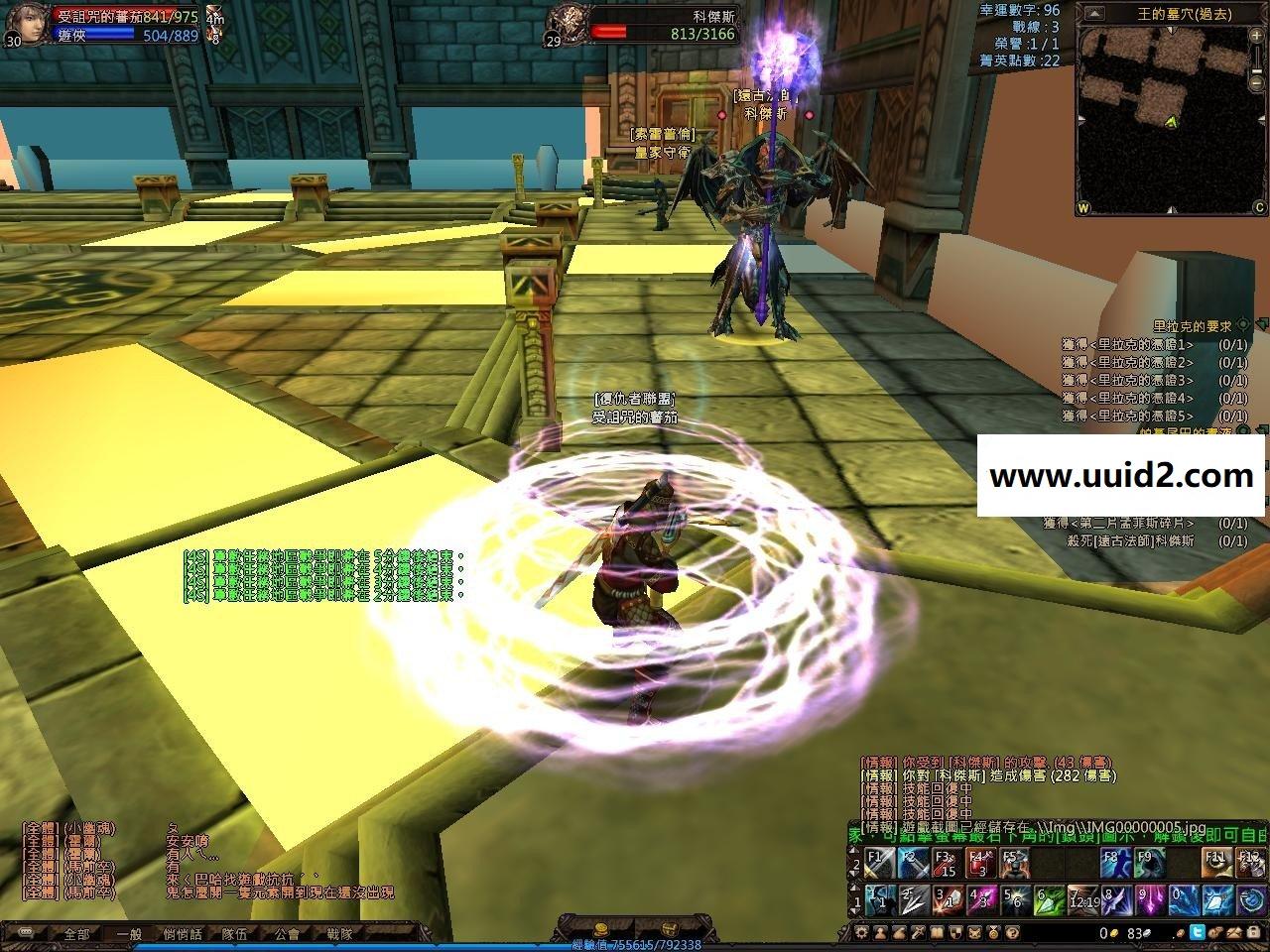The width and height of the screenshot is (1270, 952).
Task: Click the C button on the minimap
Action: [1259, 208]
